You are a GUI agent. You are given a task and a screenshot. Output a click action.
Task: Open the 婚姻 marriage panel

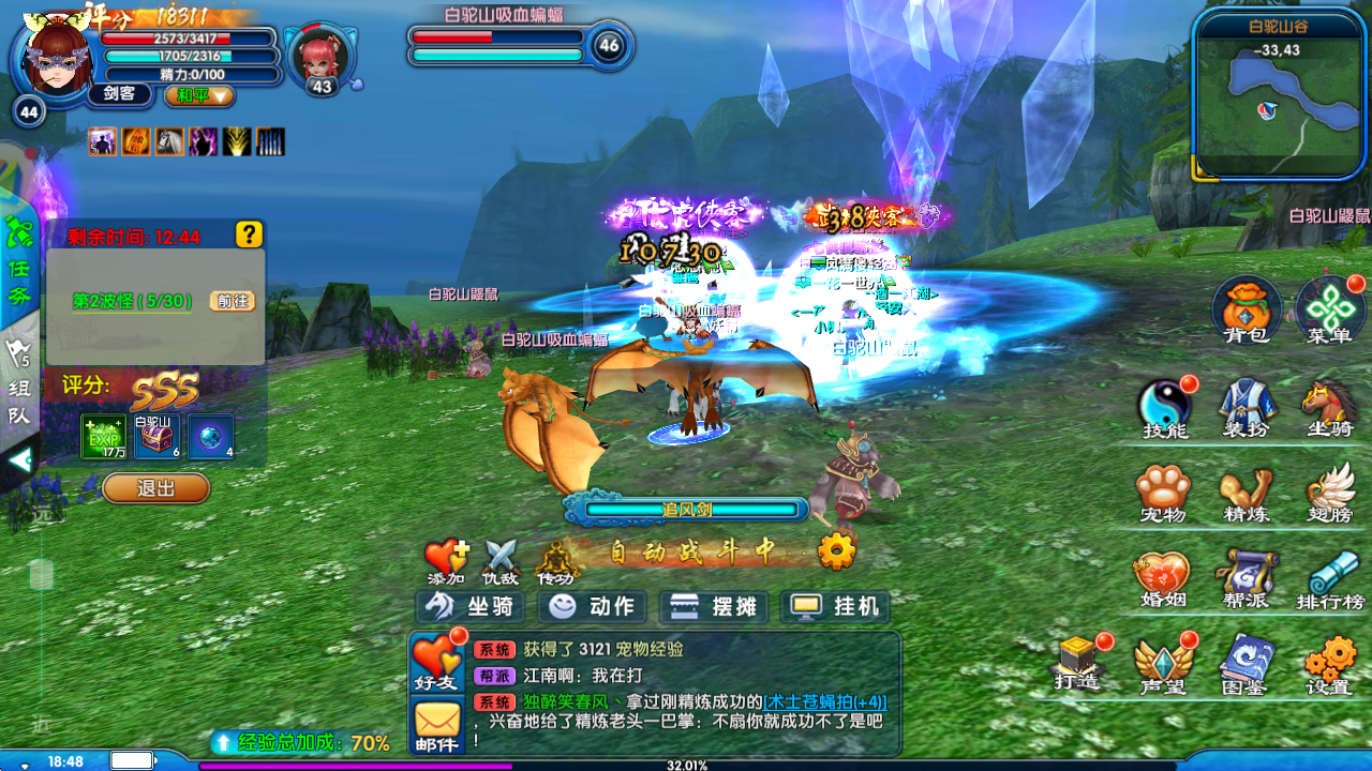click(1163, 581)
